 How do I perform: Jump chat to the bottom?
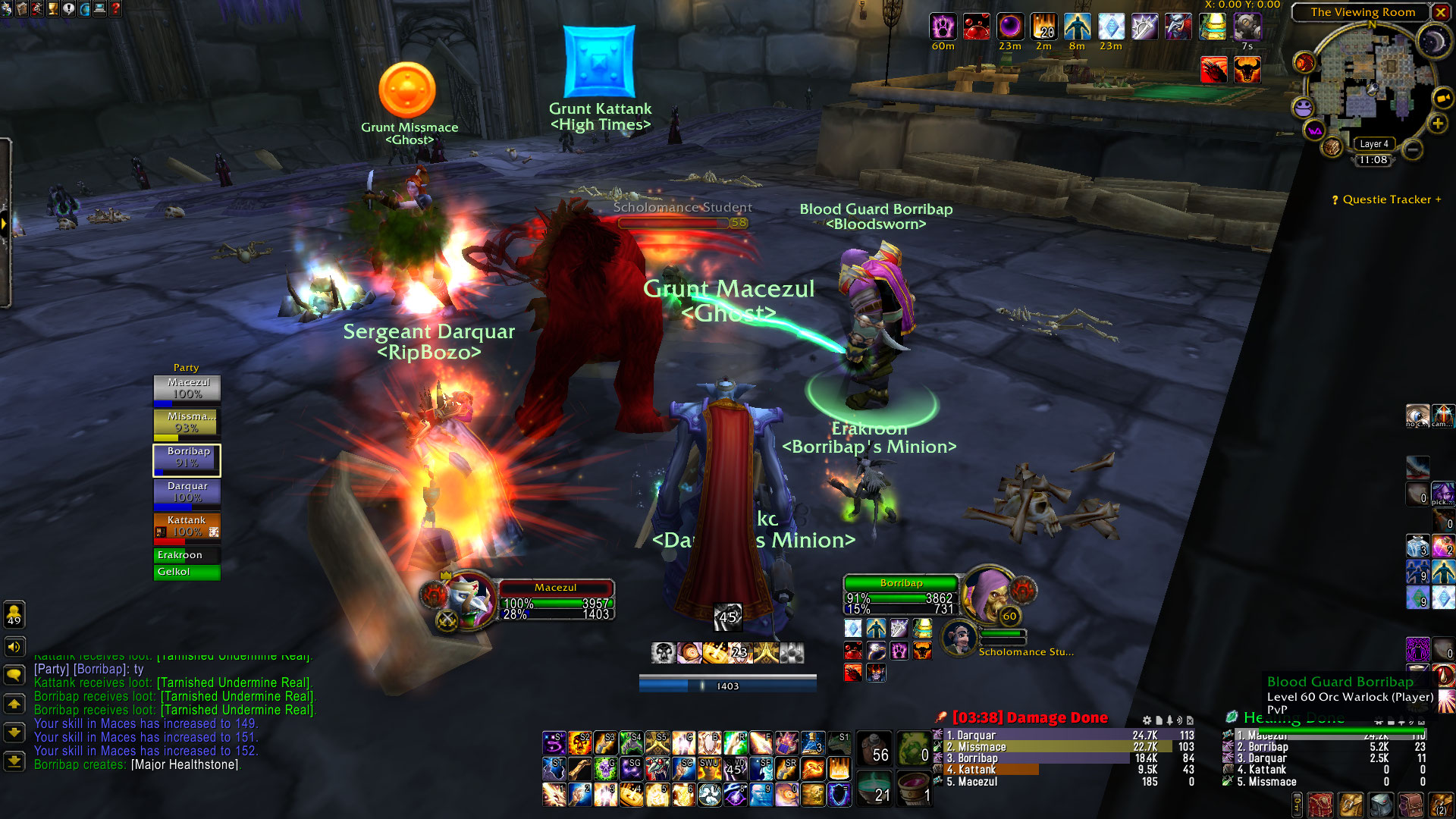14,761
